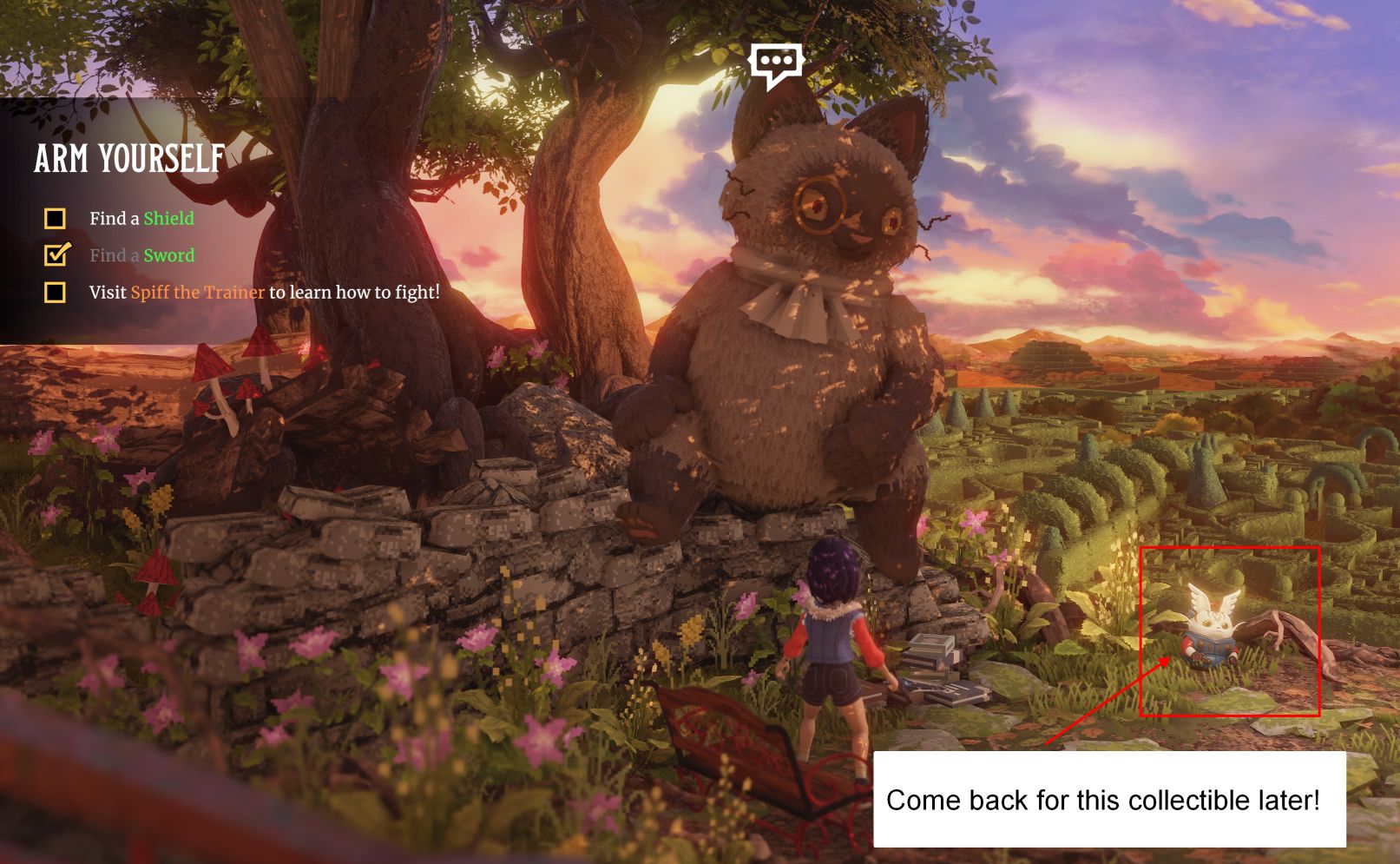This screenshot has height=864, width=1400.
Task: Choose the "Visit Spiff the Trainer" objective
Action: pos(264,293)
